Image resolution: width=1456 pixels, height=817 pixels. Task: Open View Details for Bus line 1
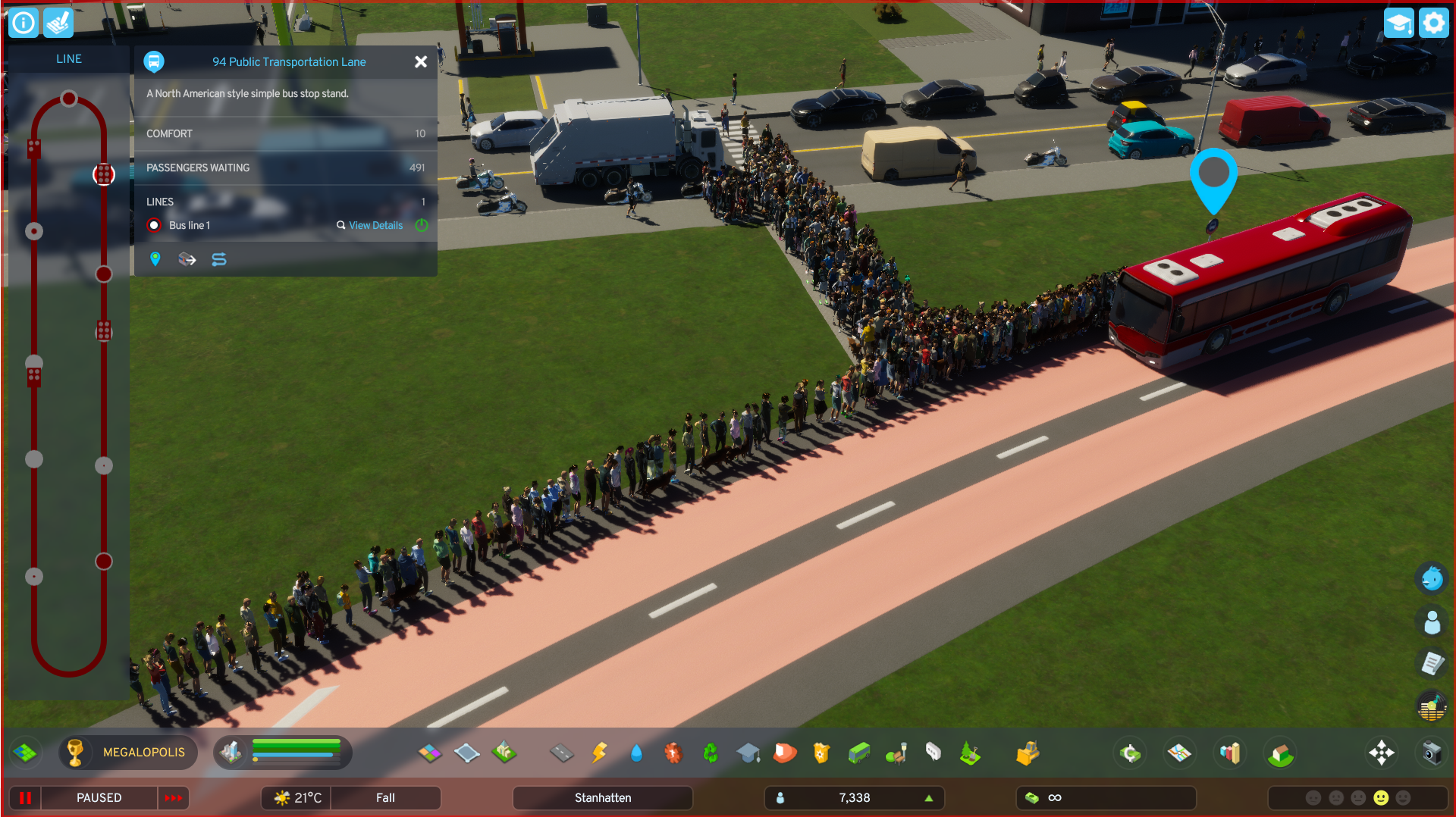click(x=375, y=225)
